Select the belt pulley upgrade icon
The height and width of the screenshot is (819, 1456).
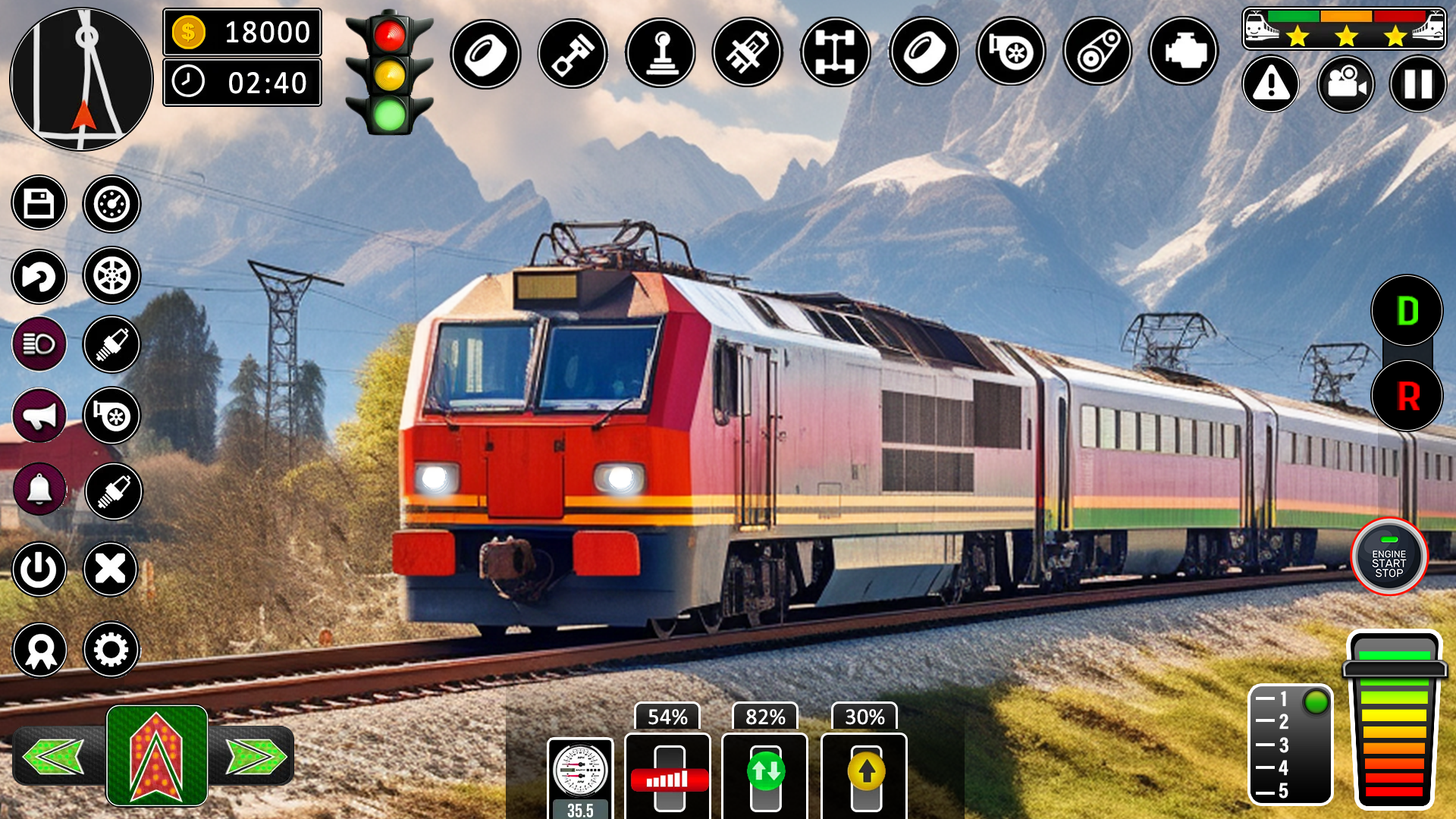click(x=1099, y=51)
